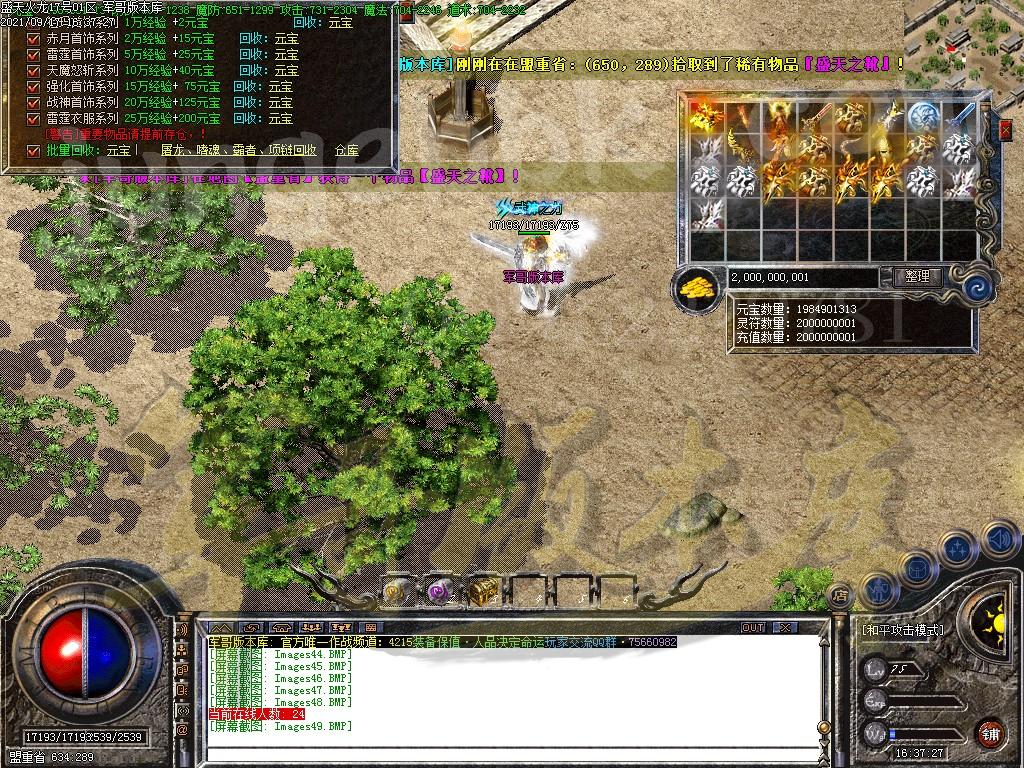Sort the bag with the 整理 button
The width and height of the screenshot is (1024, 768).
click(x=916, y=277)
